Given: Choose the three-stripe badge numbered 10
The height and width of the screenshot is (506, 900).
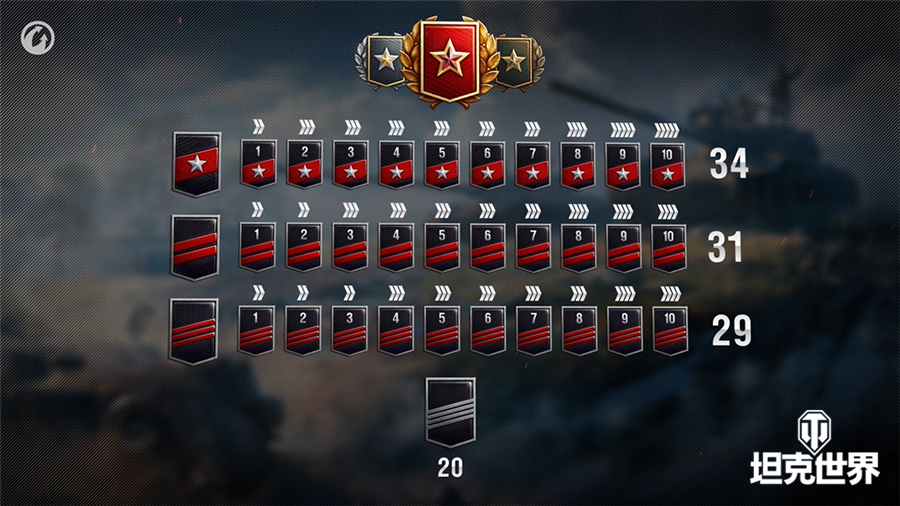Looking at the screenshot, I should (669, 330).
